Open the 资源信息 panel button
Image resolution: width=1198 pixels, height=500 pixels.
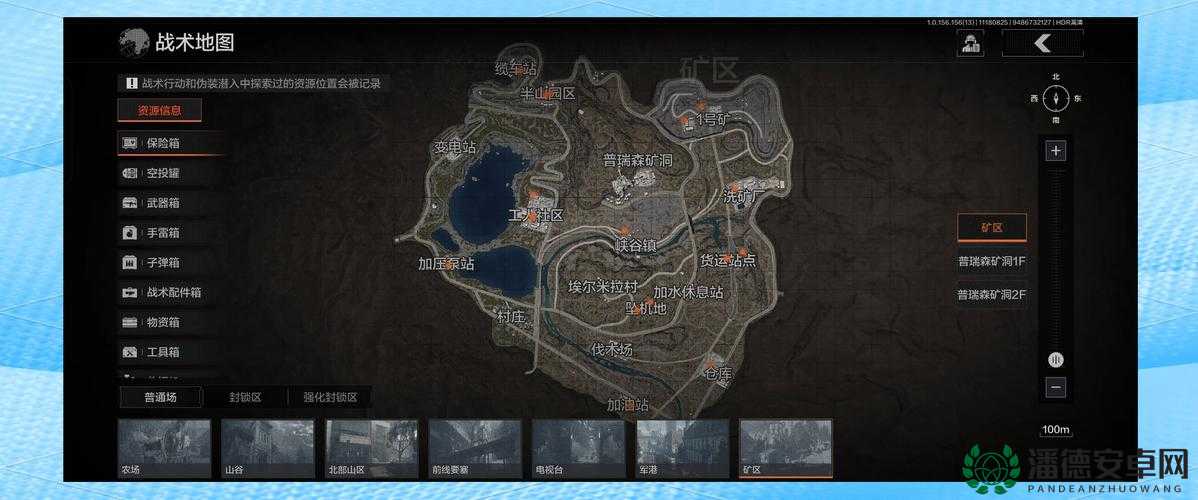(159, 110)
